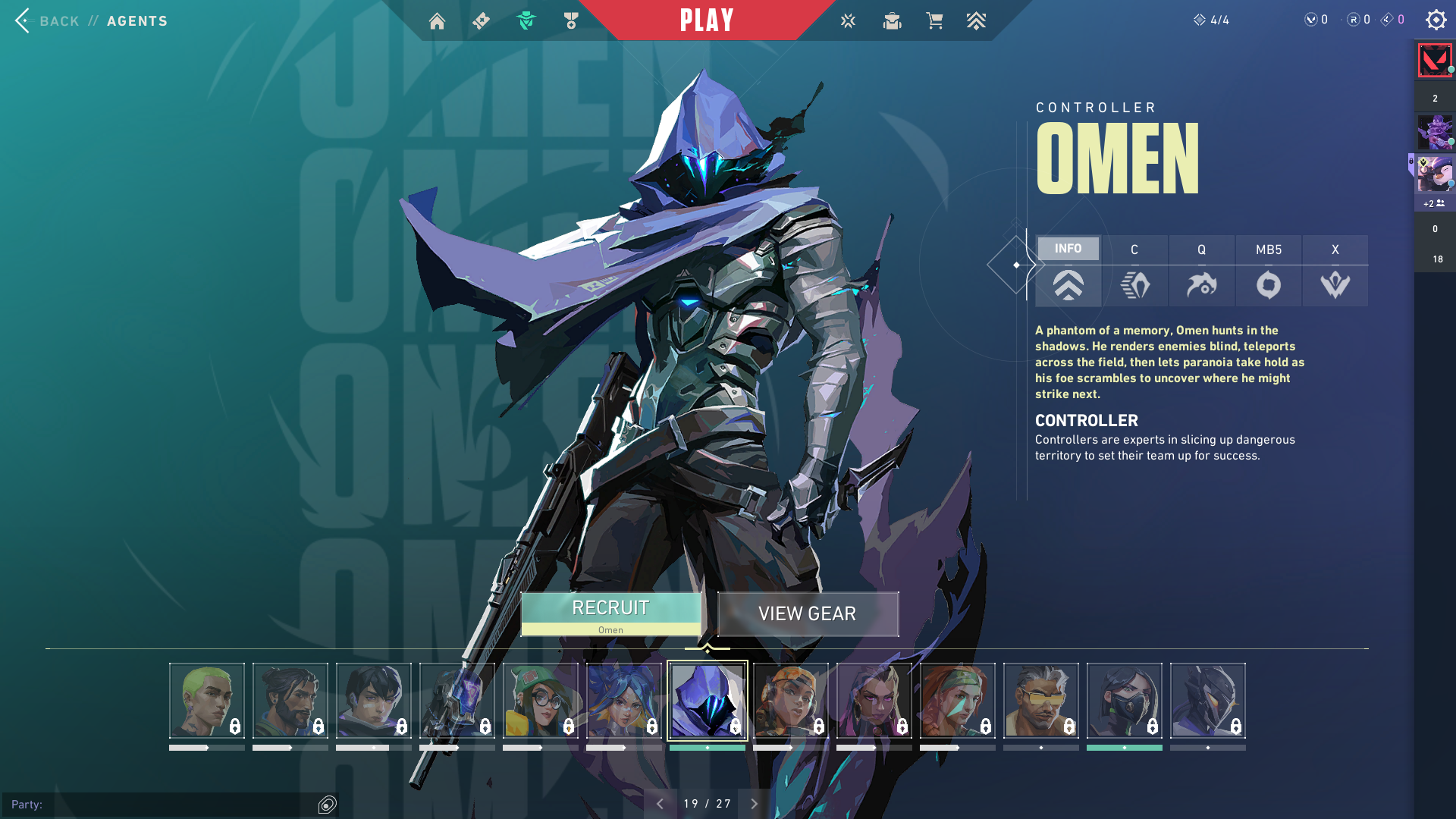Viewport: 1456px width, 819px height.
Task: Pick the blue-haired Neon portrait
Action: 623,701
